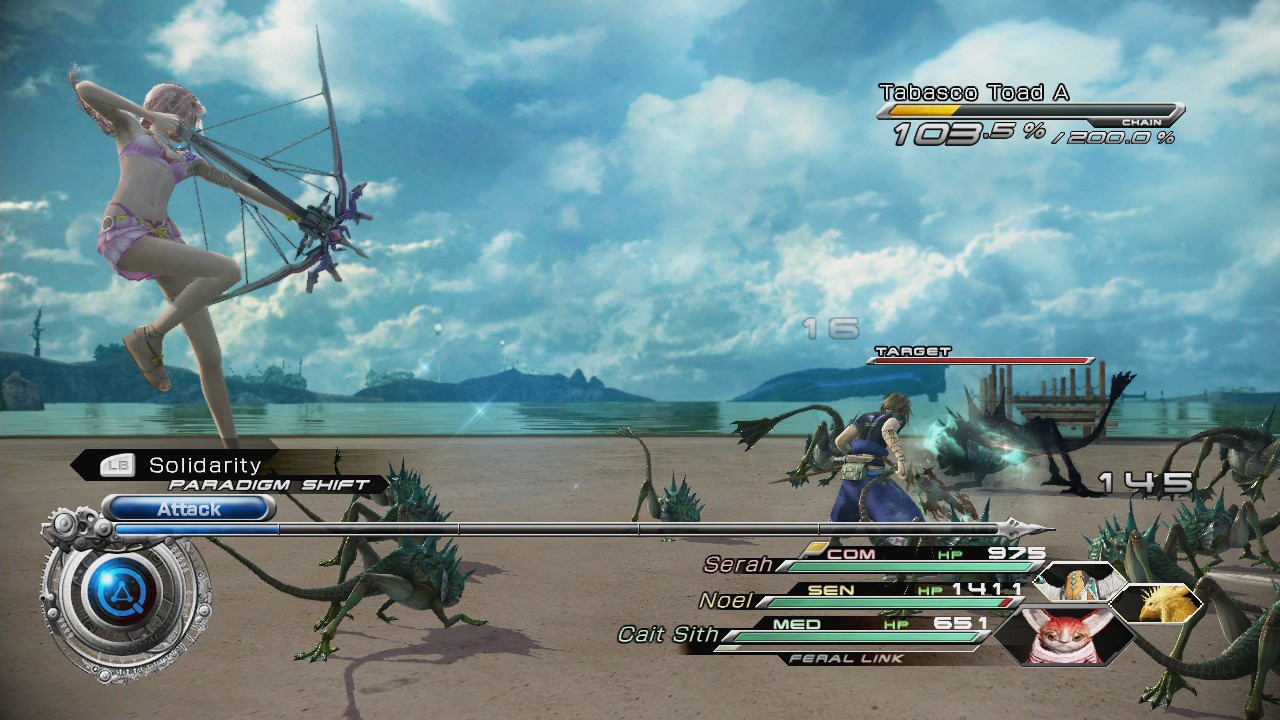Activate the Feral Link label
This screenshot has width=1280, height=720.
pos(845,658)
